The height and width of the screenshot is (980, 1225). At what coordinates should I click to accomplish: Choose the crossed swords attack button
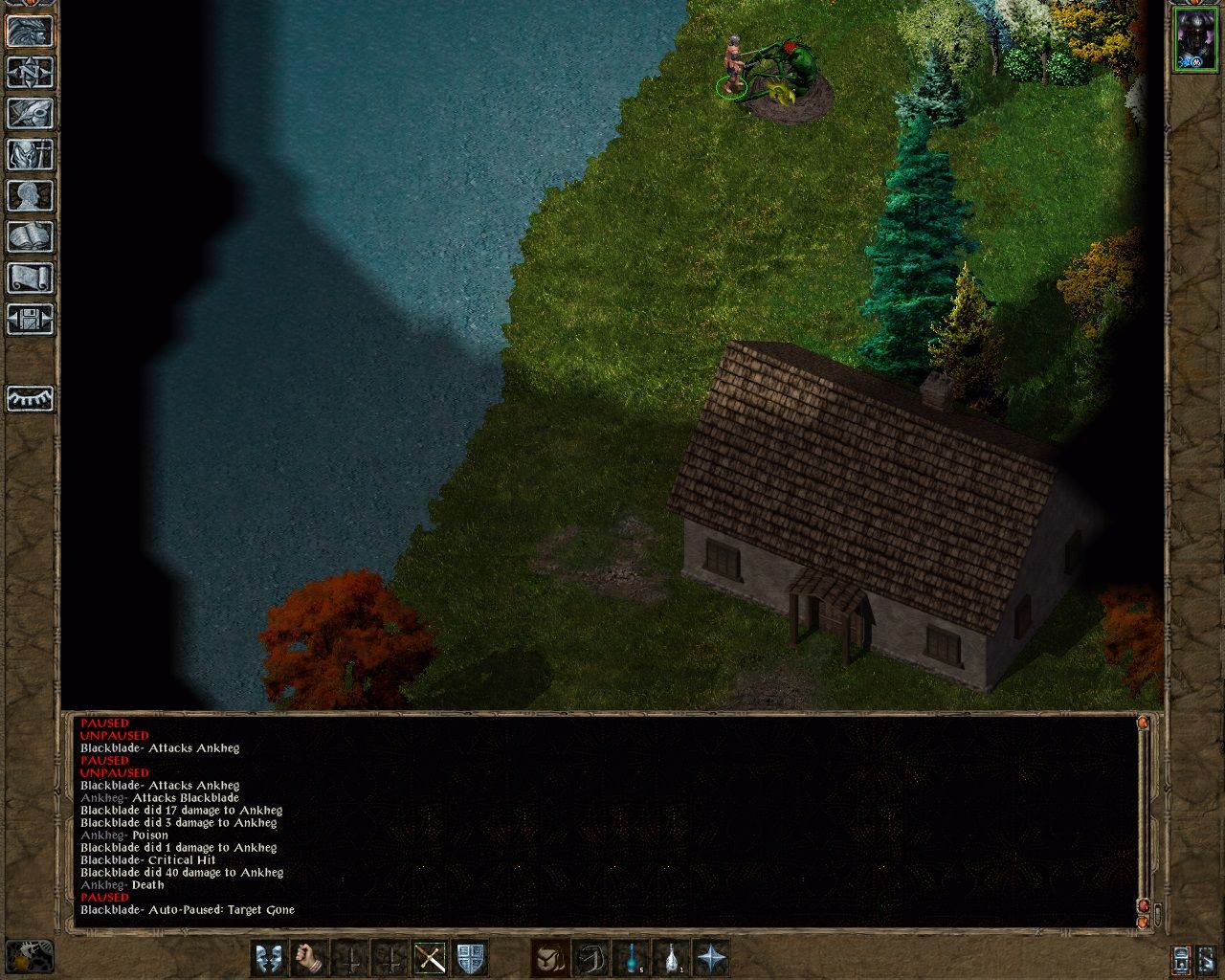coord(430,958)
